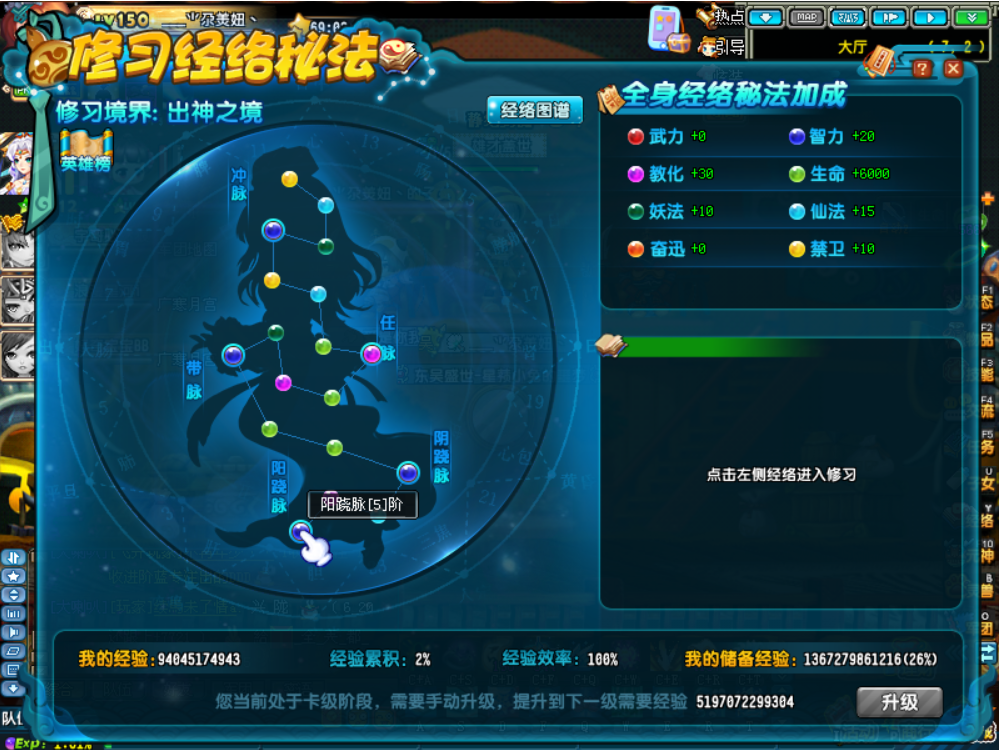Open the 热点 hot topics scroll
The height and width of the screenshot is (750, 999).
point(720,17)
